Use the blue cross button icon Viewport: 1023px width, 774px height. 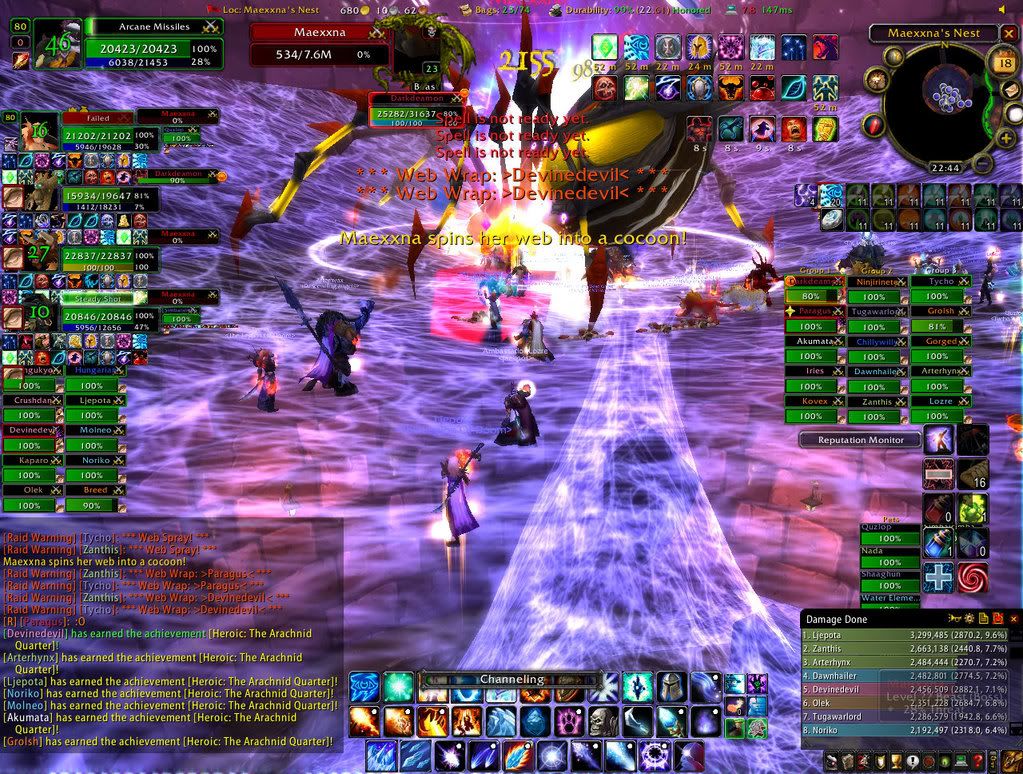939,578
